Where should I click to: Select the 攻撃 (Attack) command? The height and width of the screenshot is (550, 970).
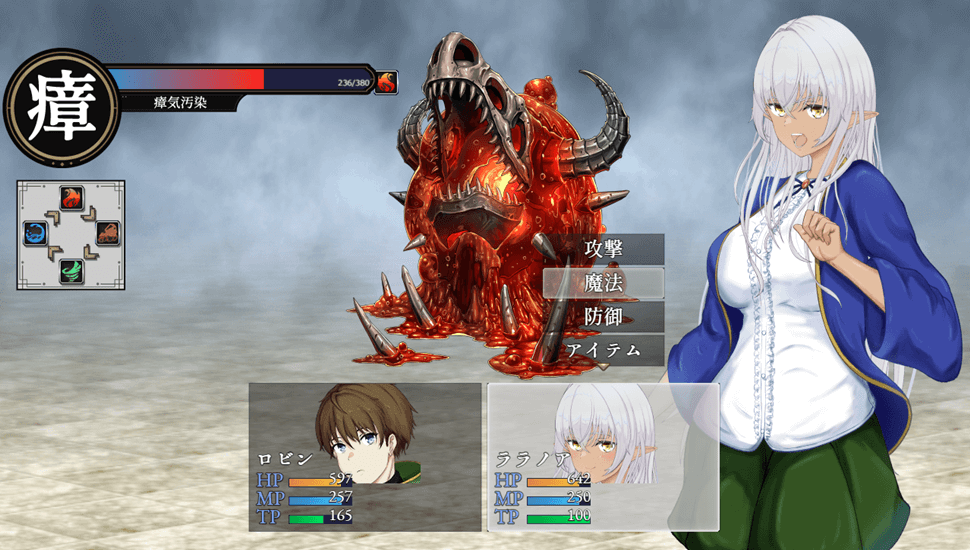603,249
